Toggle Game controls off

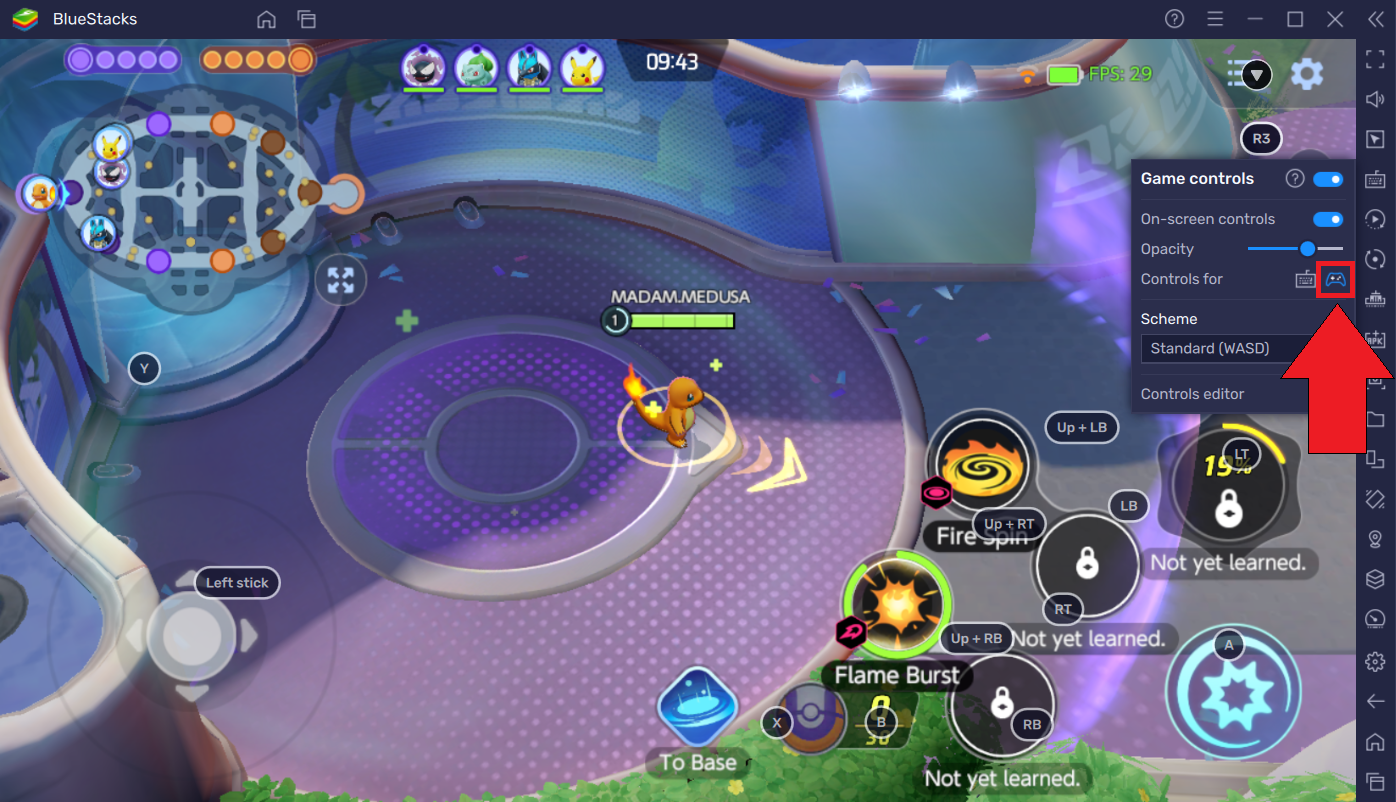click(x=1328, y=178)
